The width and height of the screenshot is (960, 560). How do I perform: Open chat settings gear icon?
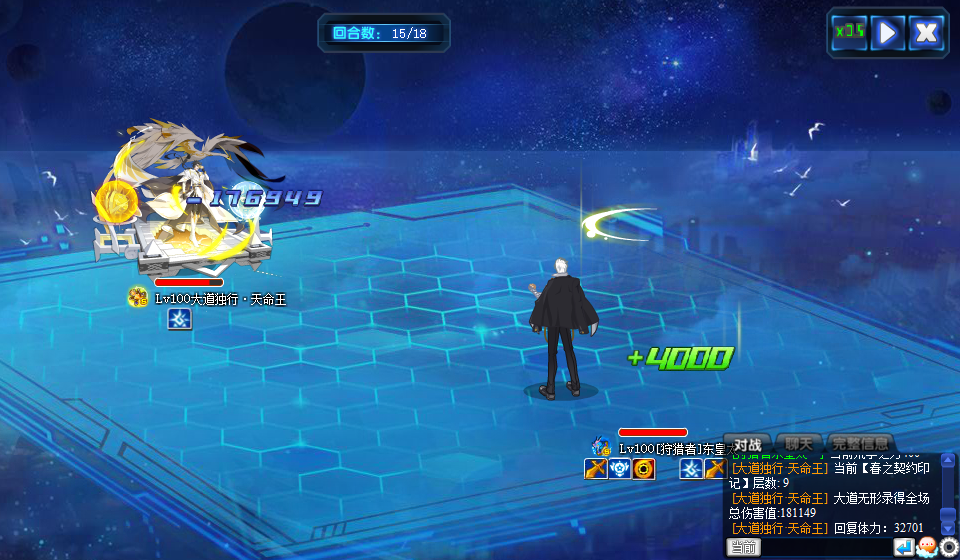click(949, 547)
